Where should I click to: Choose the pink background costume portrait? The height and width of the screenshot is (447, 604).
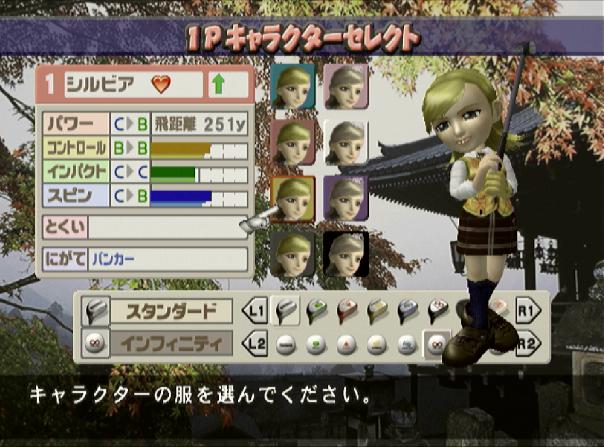click(x=346, y=86)
